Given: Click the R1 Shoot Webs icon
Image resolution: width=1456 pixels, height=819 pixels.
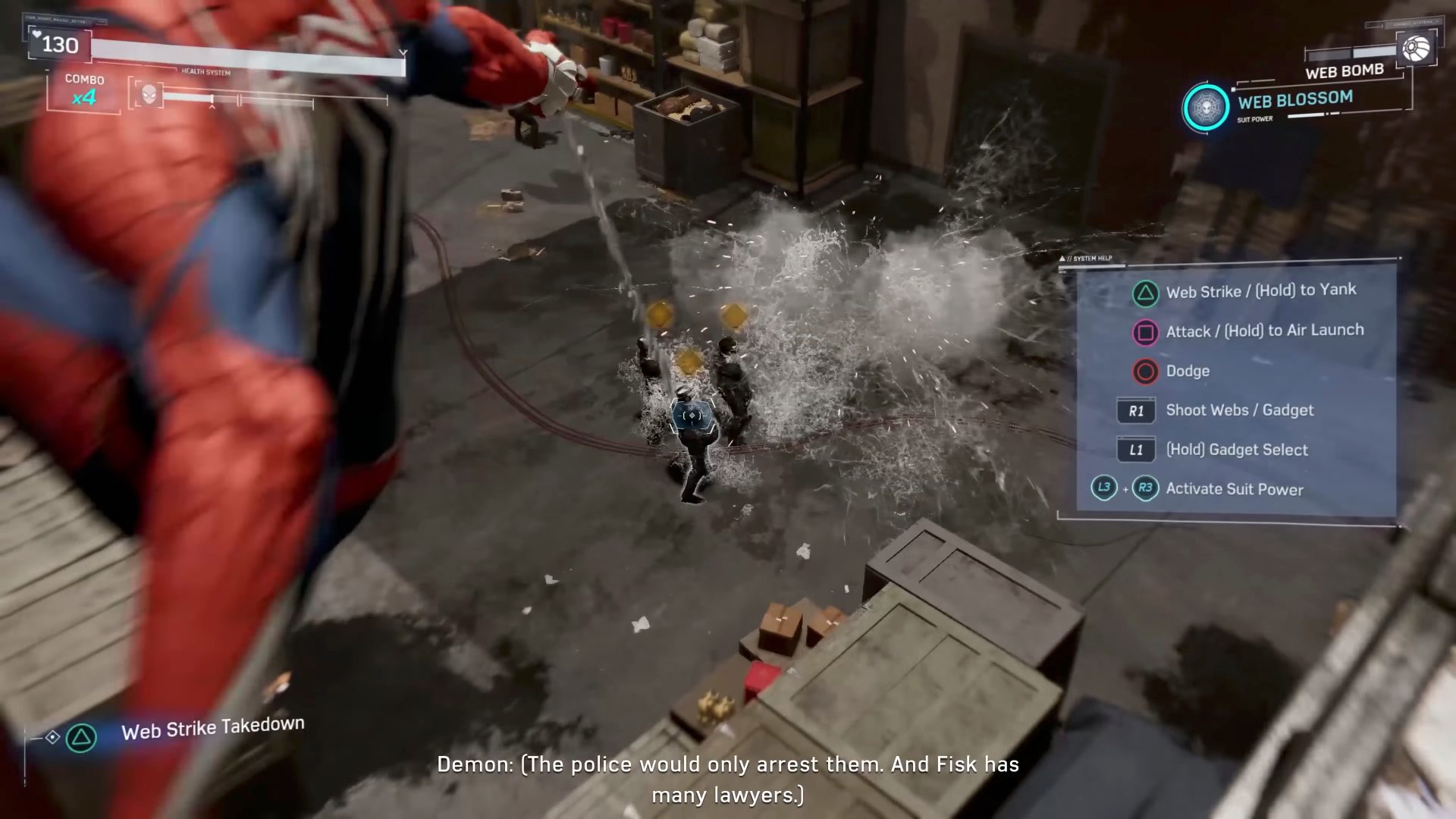Looking at the screenshot, I should pyautogui.click(x=1135, y=411).
